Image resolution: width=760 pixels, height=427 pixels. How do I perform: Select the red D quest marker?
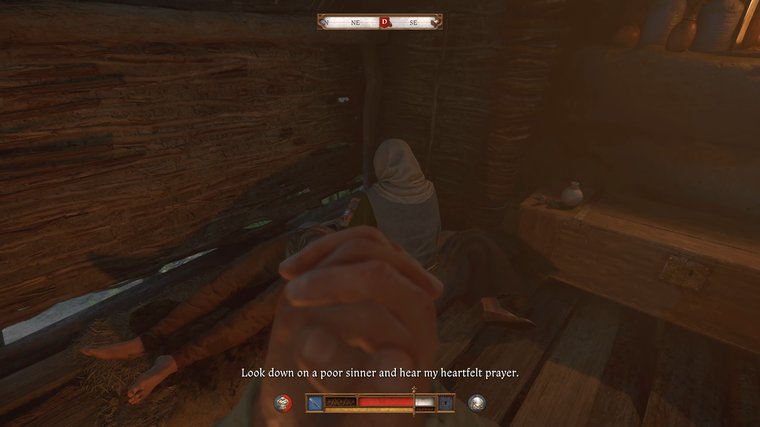(x=385, y=21)
